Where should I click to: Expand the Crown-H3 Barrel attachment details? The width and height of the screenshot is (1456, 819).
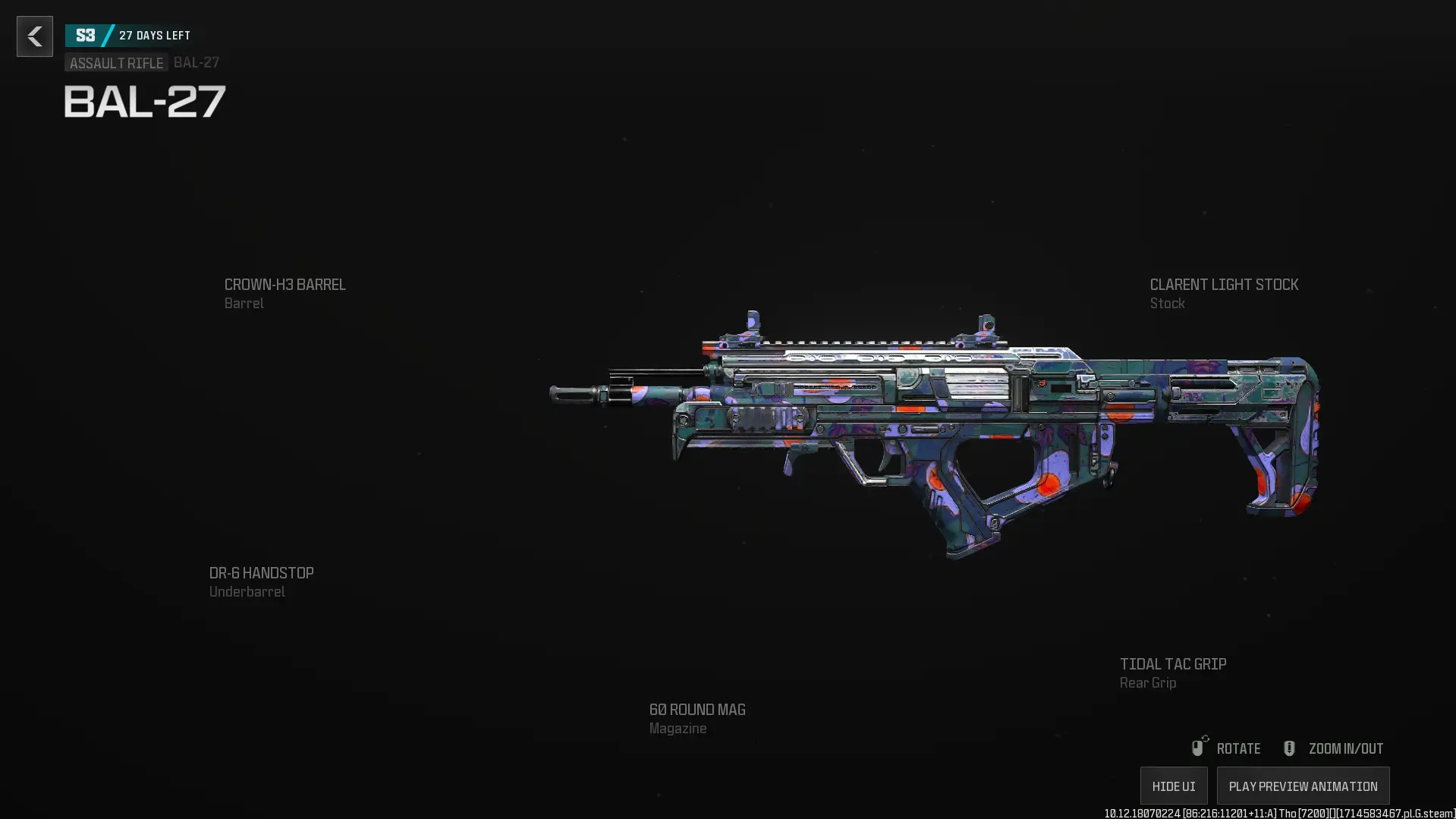(285, 293)
